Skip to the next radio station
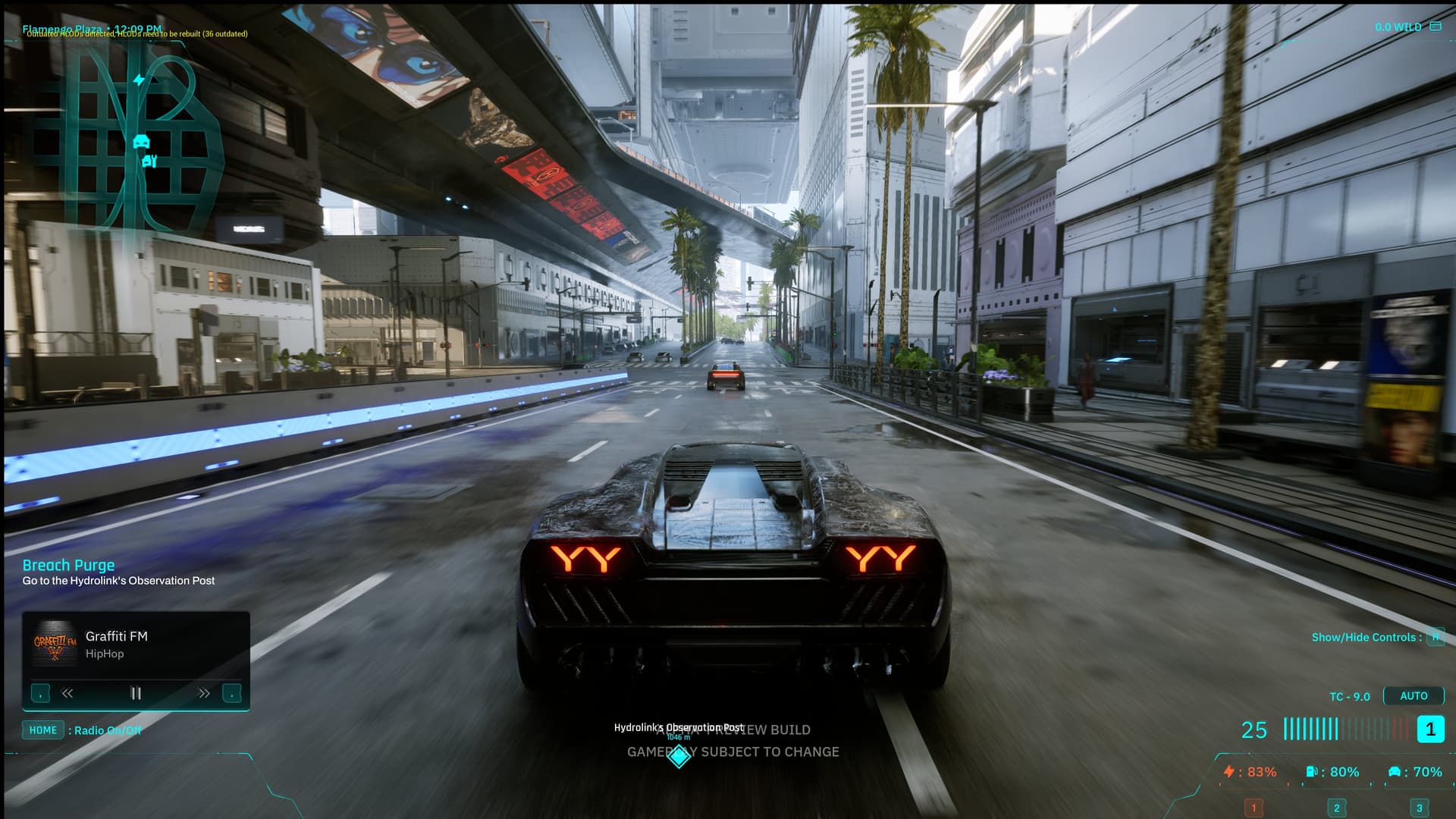 (x=202, y=692)
